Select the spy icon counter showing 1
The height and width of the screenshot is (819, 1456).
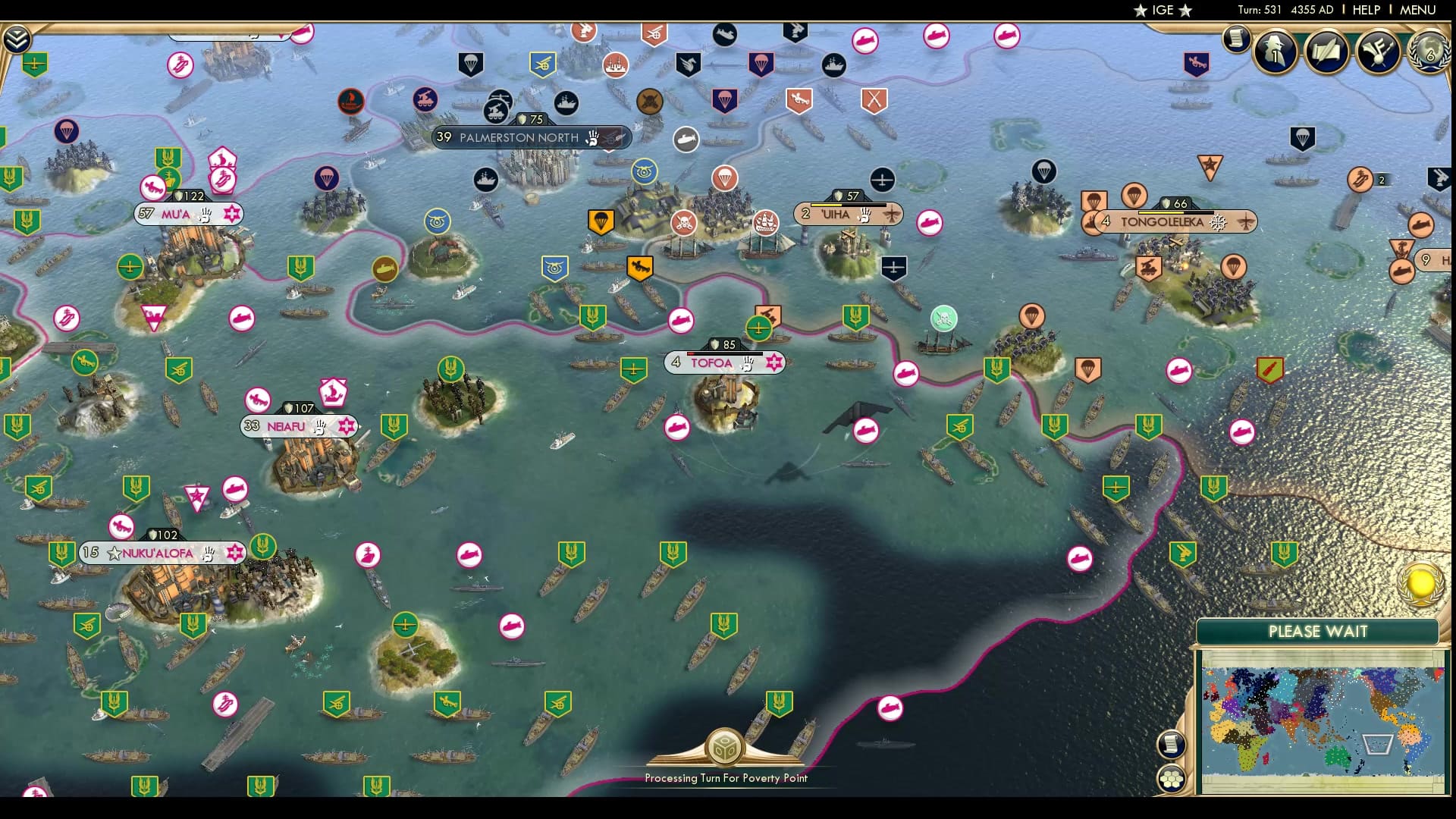pyautogui.click(x=1275, y=53)
